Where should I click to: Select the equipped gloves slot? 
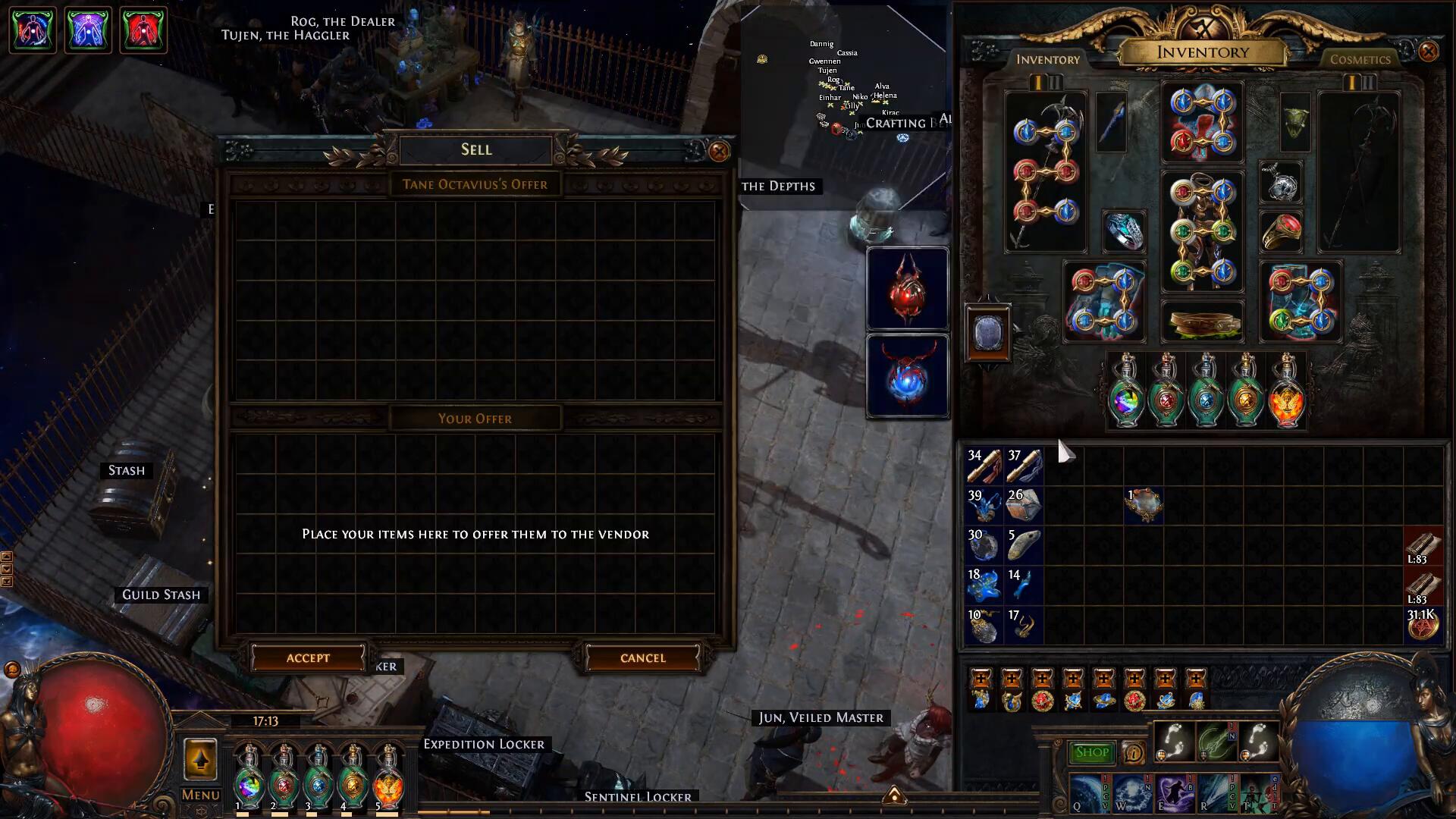click(1104, 302)
